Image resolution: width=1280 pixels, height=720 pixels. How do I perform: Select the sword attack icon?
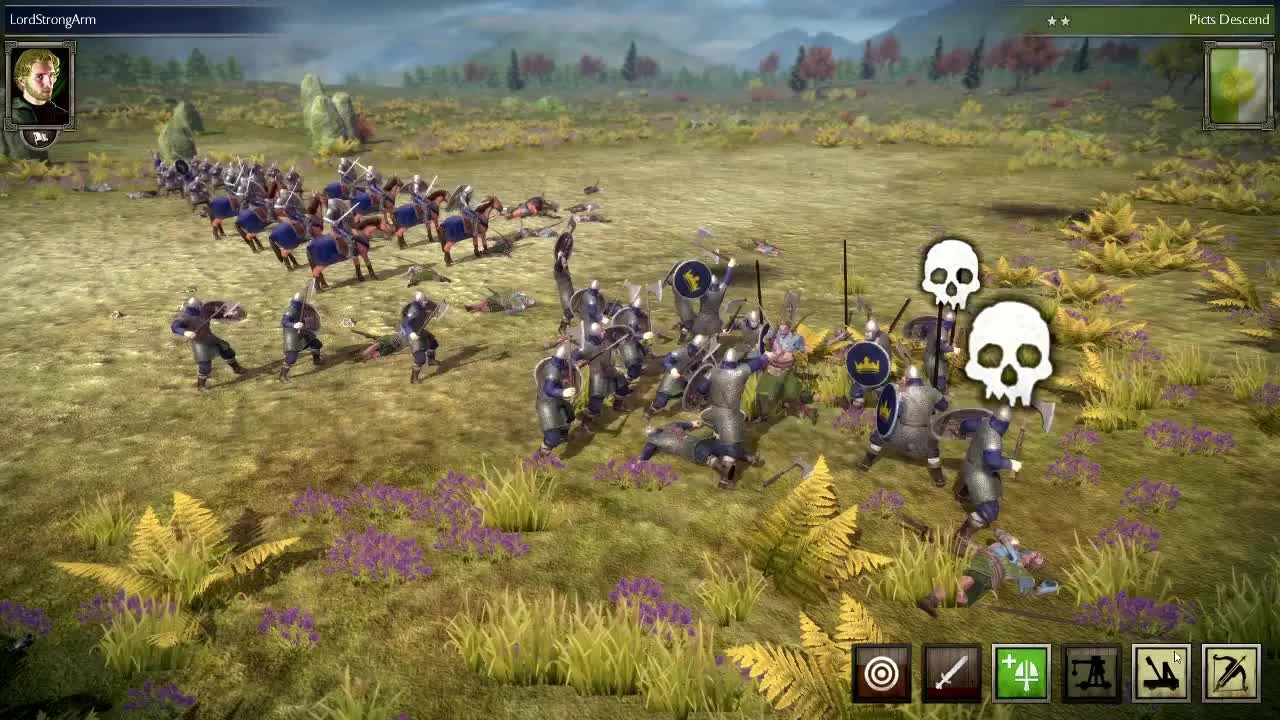pyautogui.click(x=951, y=674)
